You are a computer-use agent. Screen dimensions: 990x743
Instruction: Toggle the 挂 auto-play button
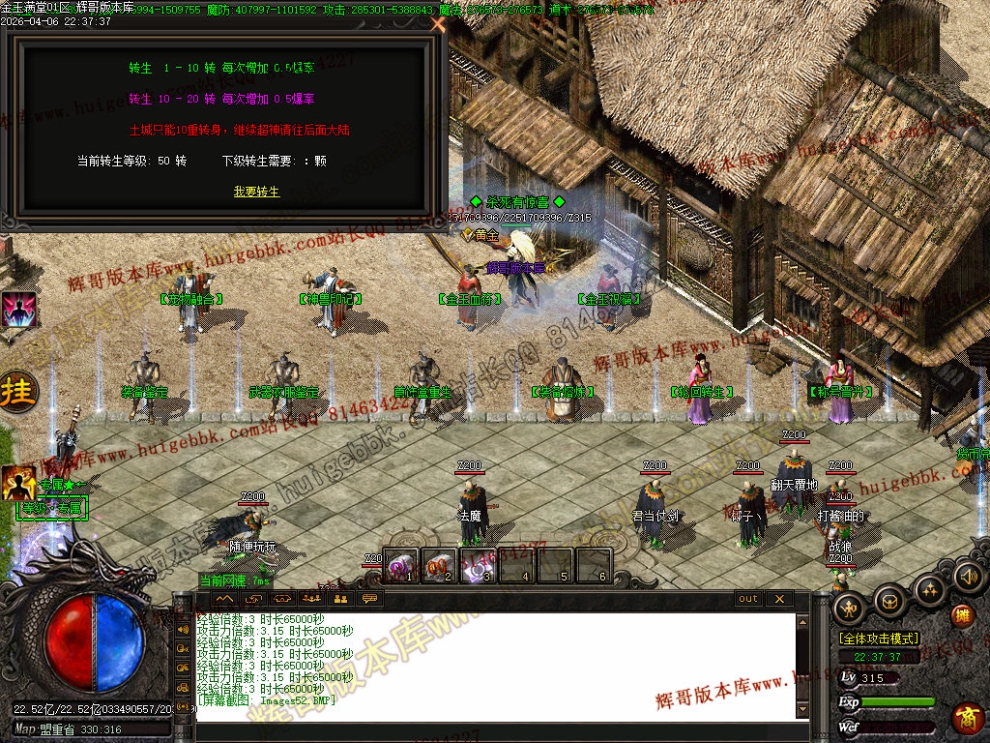[x=17, y=390]
